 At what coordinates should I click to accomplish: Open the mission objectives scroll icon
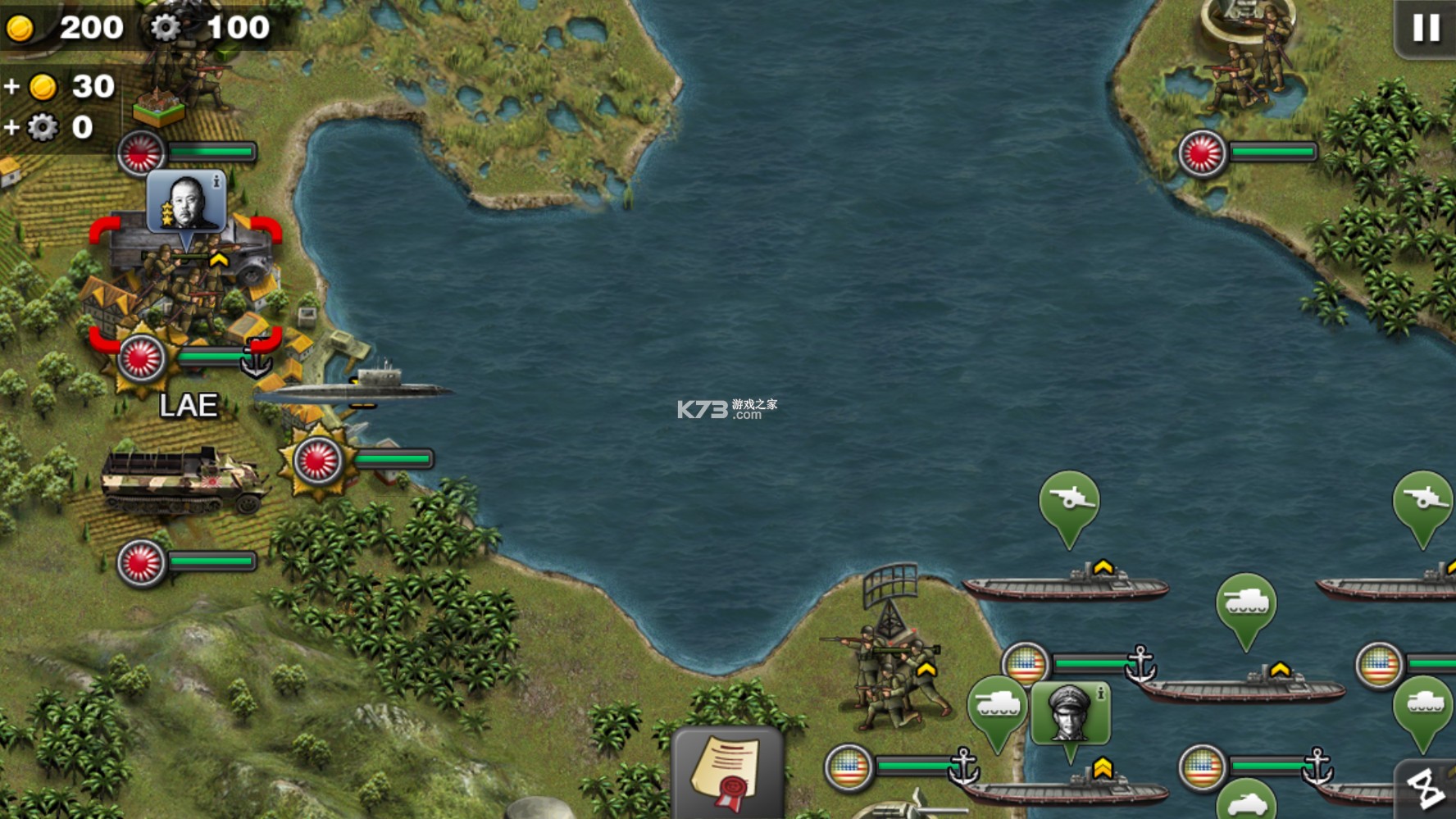pyautogui.click(x=725, y=771)
